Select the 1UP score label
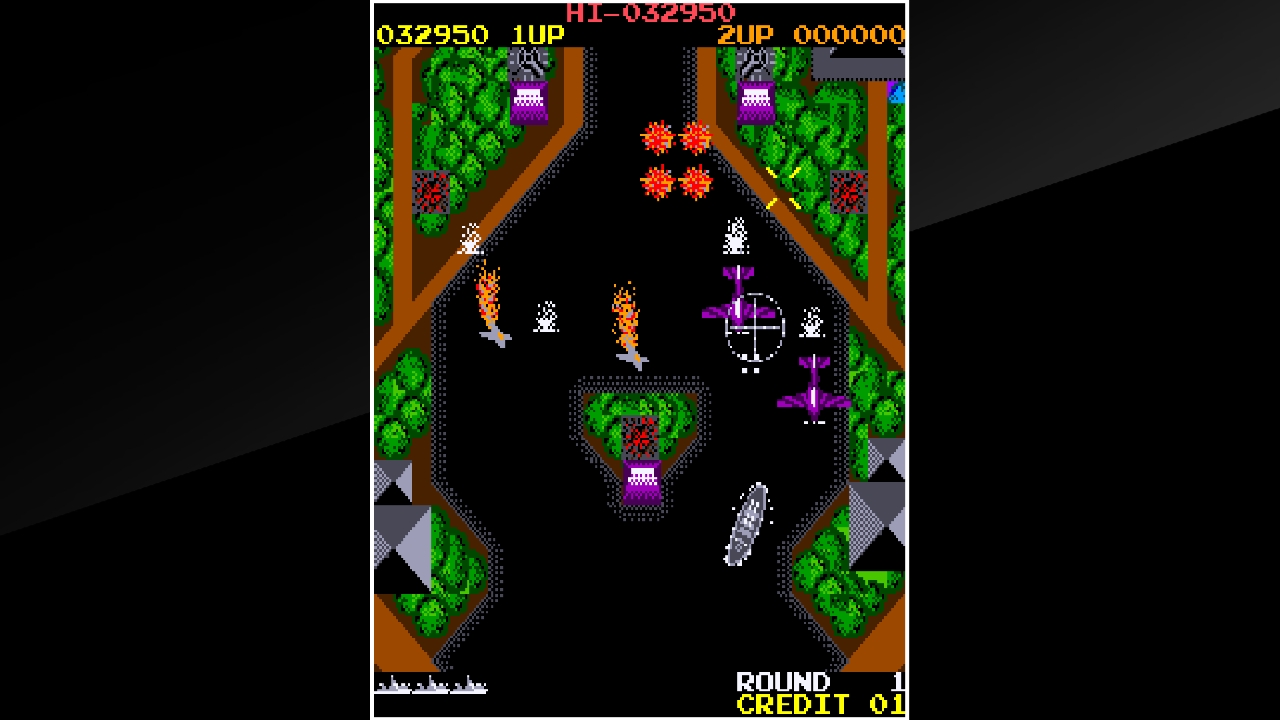 tap(537, 33)
